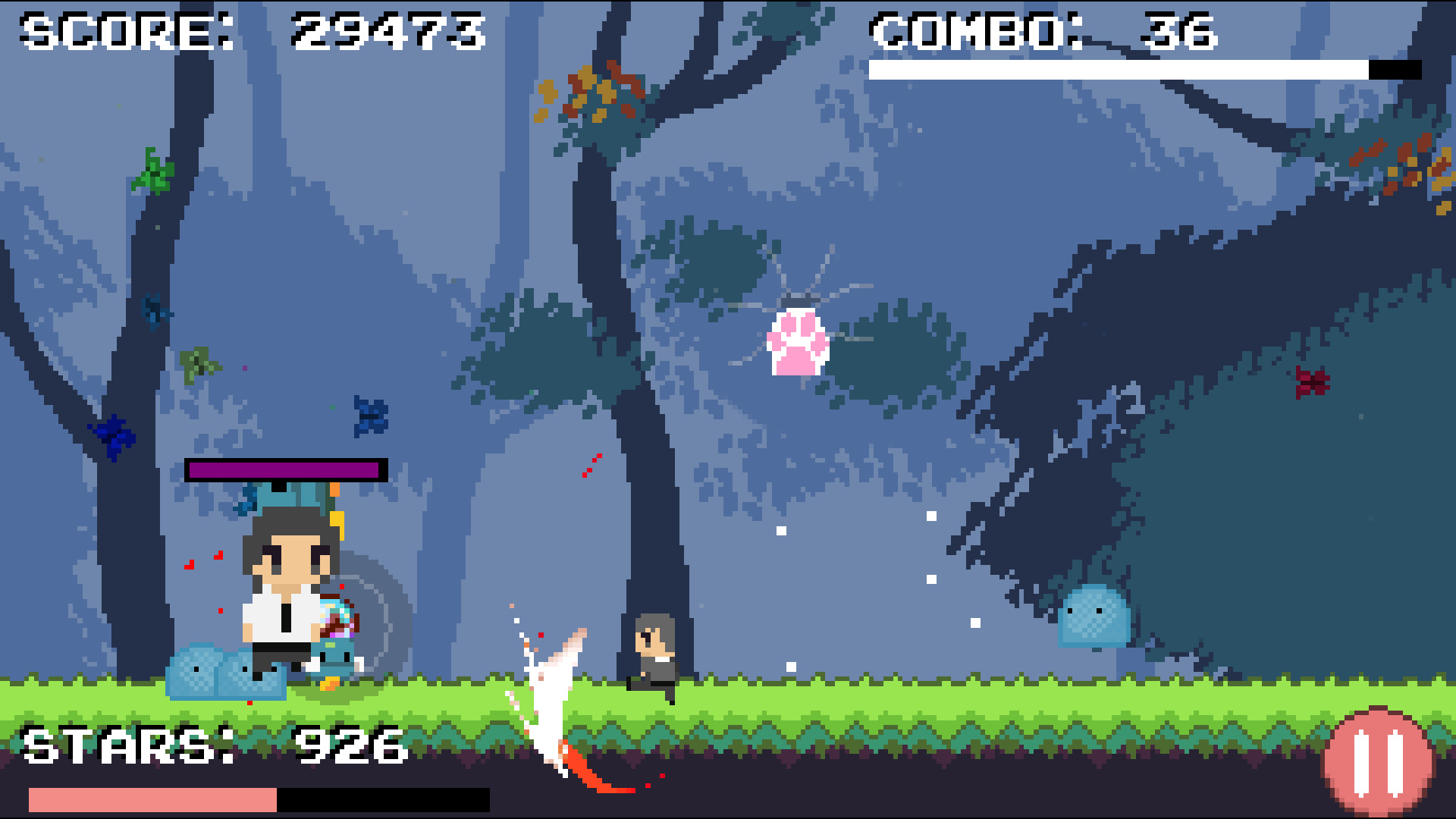This screenshot has width=1456, height=819.
Task: Click the orange foliage atop the center tree
Action: [591, 91]
